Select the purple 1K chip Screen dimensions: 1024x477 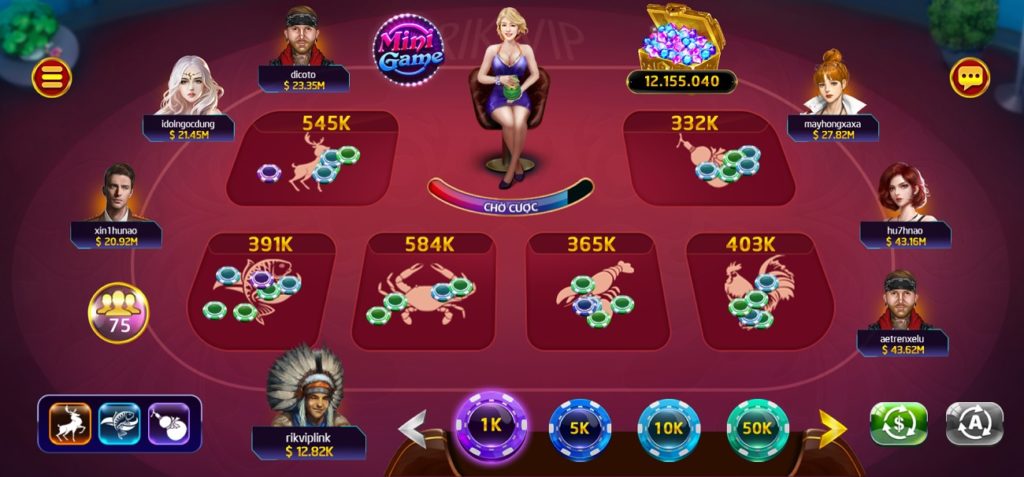(x=490, y=424)
